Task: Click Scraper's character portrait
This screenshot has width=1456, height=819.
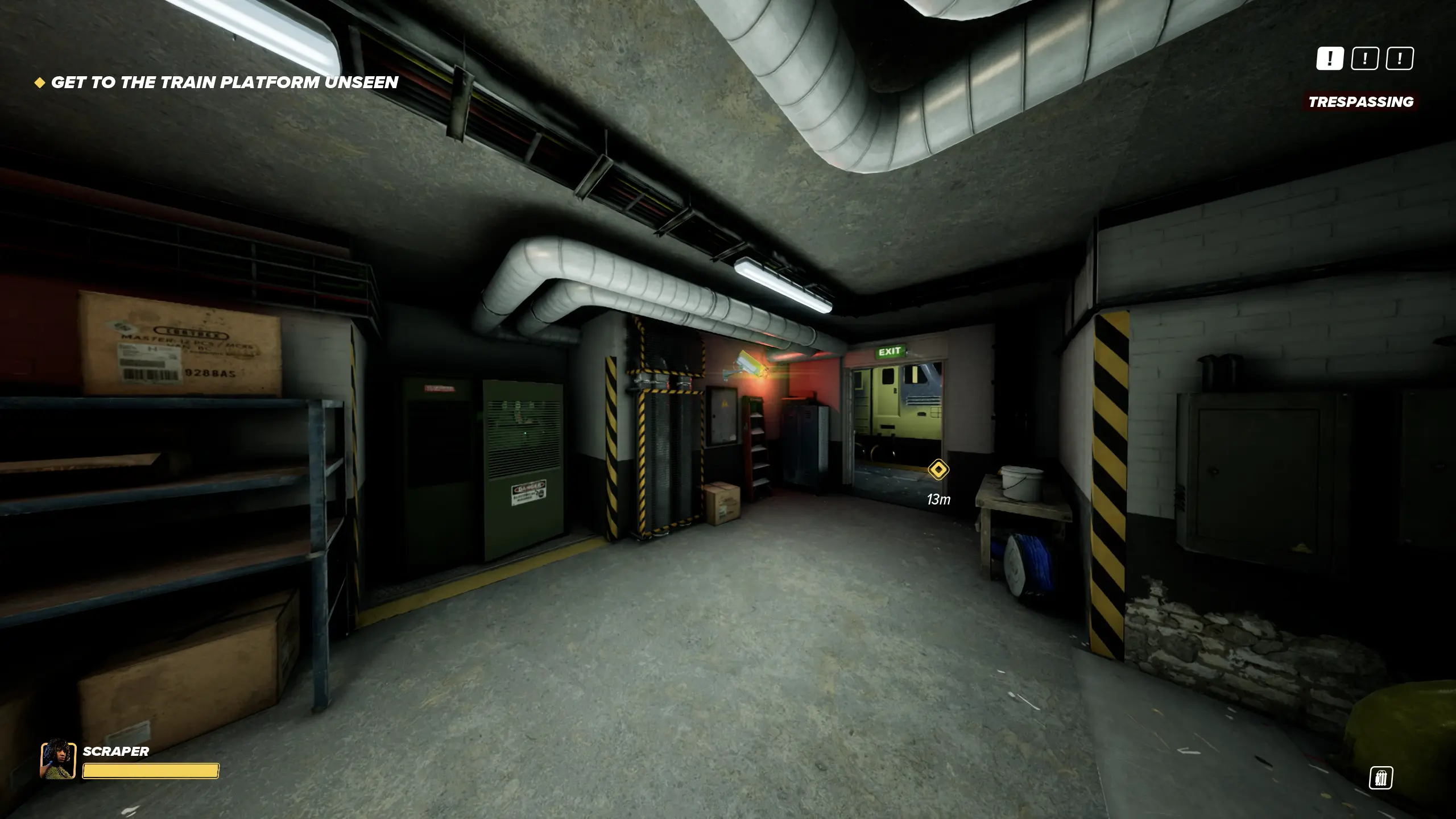Action: coord(58,759)
